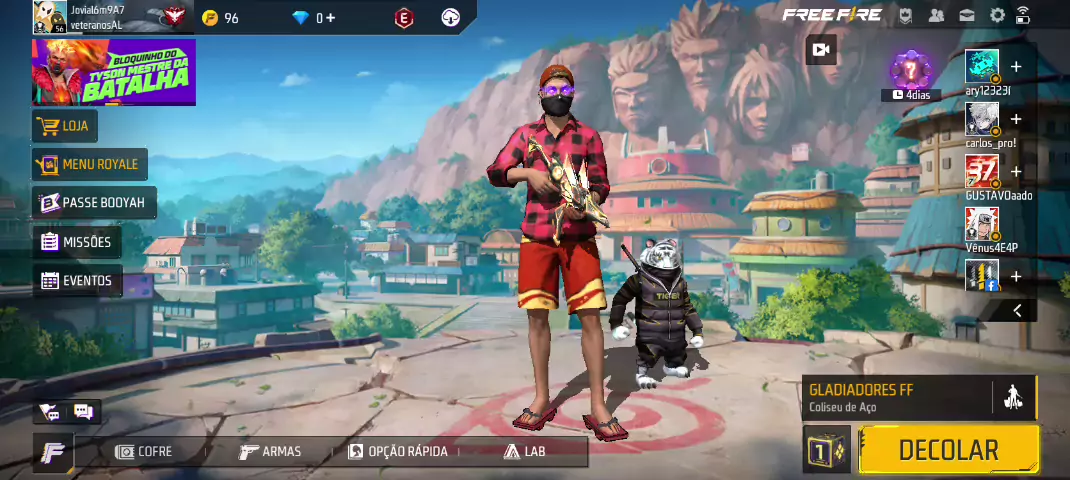Screen dimensions: 1070x480
Task: Start the match with DECOLAR
Action: point(948,450)
